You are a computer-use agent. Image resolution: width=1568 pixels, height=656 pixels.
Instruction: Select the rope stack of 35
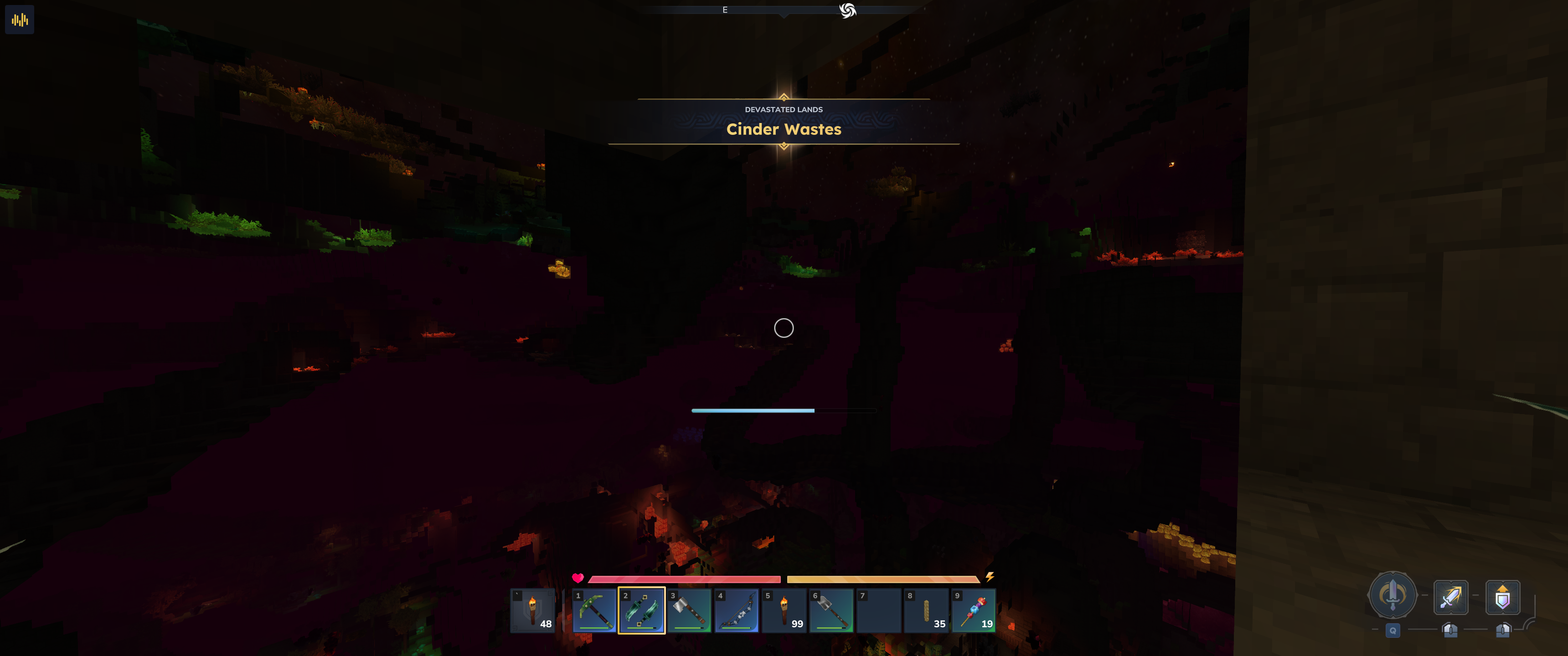click(x=926, y=610)
